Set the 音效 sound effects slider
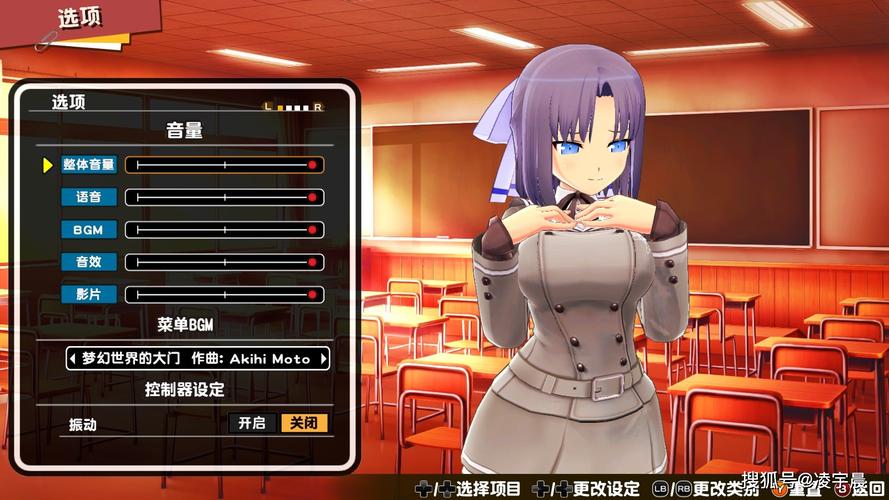889x500 pixels. click(225, 262)
